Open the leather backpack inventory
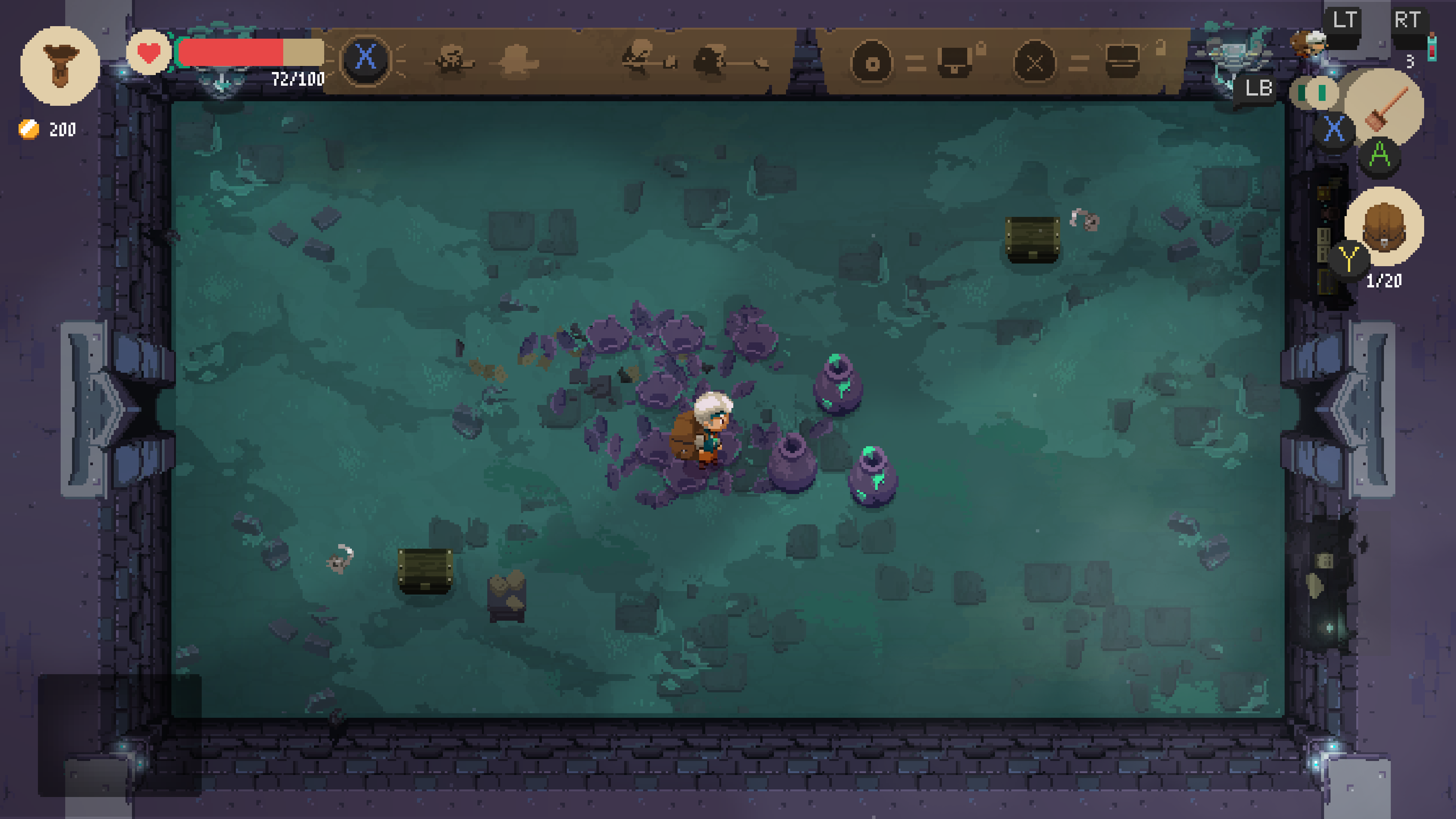The image size is (1456, 819). pos(1384,226)
